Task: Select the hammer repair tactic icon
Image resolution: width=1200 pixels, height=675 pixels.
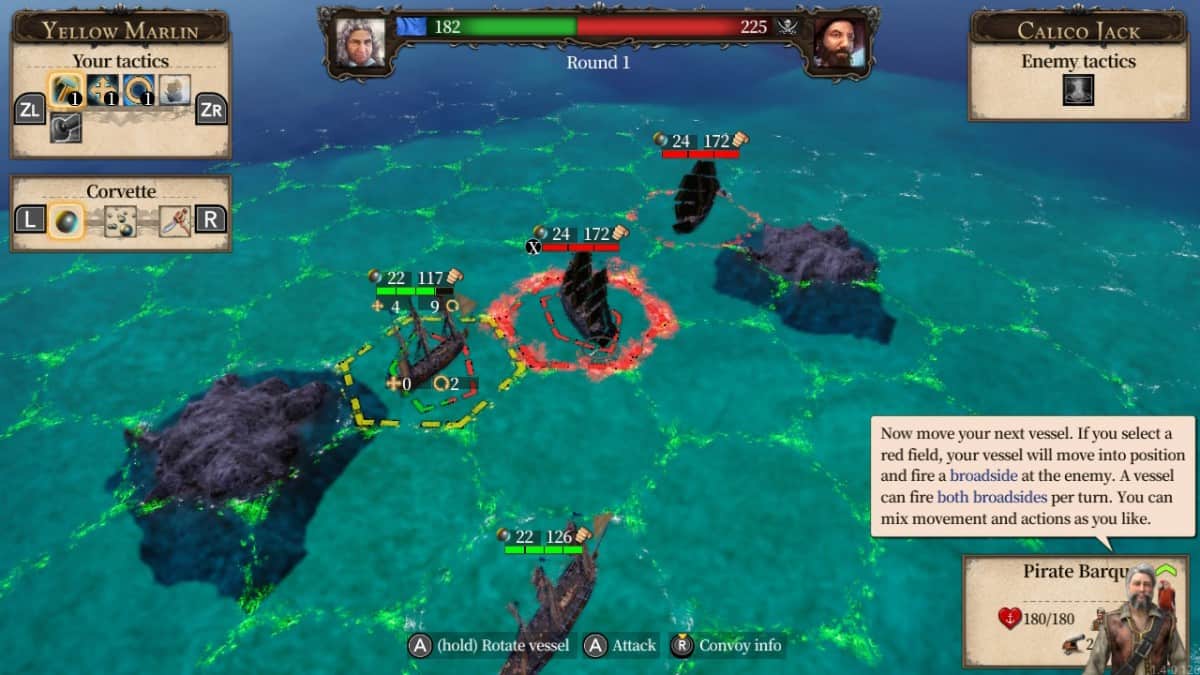Action: [63, 90]
